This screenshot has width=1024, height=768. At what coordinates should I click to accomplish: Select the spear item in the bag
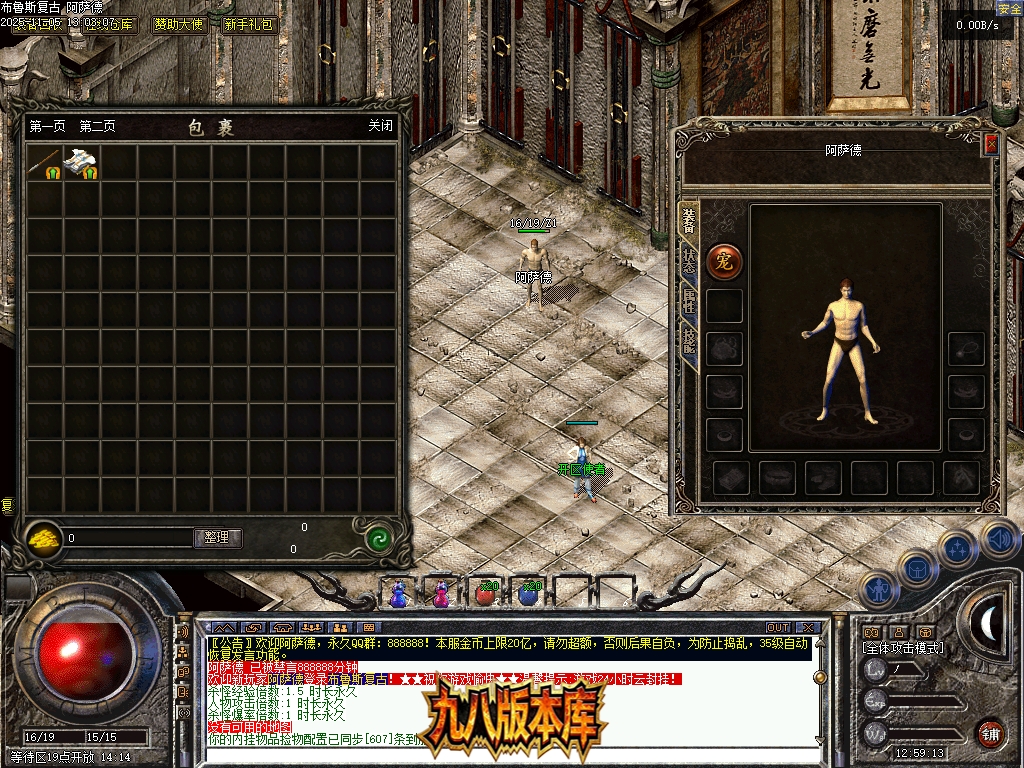coord(45,164)
